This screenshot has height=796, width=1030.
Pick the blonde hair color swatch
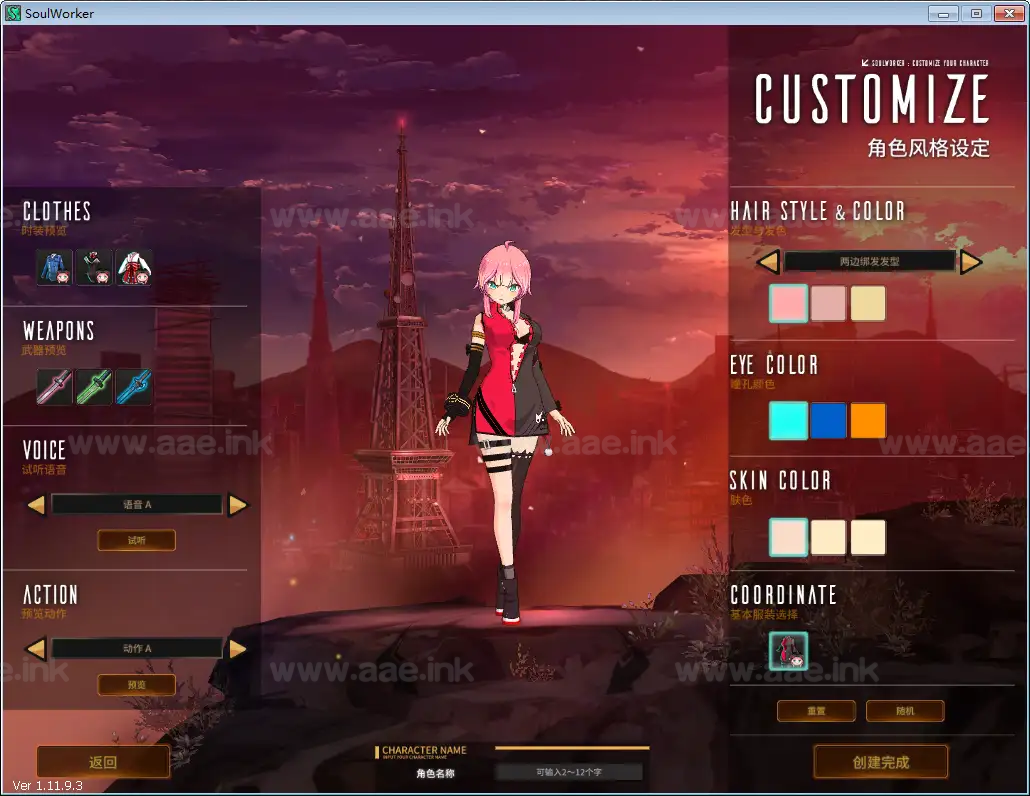coord(868,304)
